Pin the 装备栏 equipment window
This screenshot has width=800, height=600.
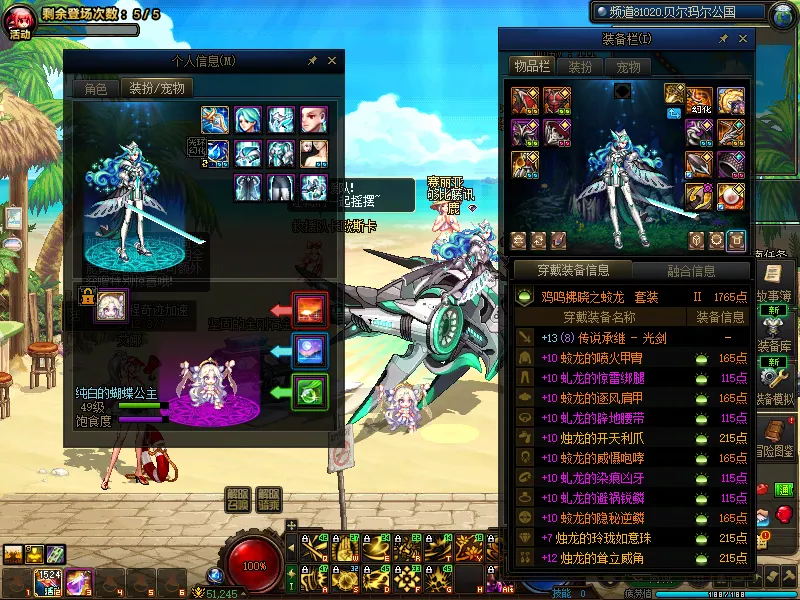point(722,38)
